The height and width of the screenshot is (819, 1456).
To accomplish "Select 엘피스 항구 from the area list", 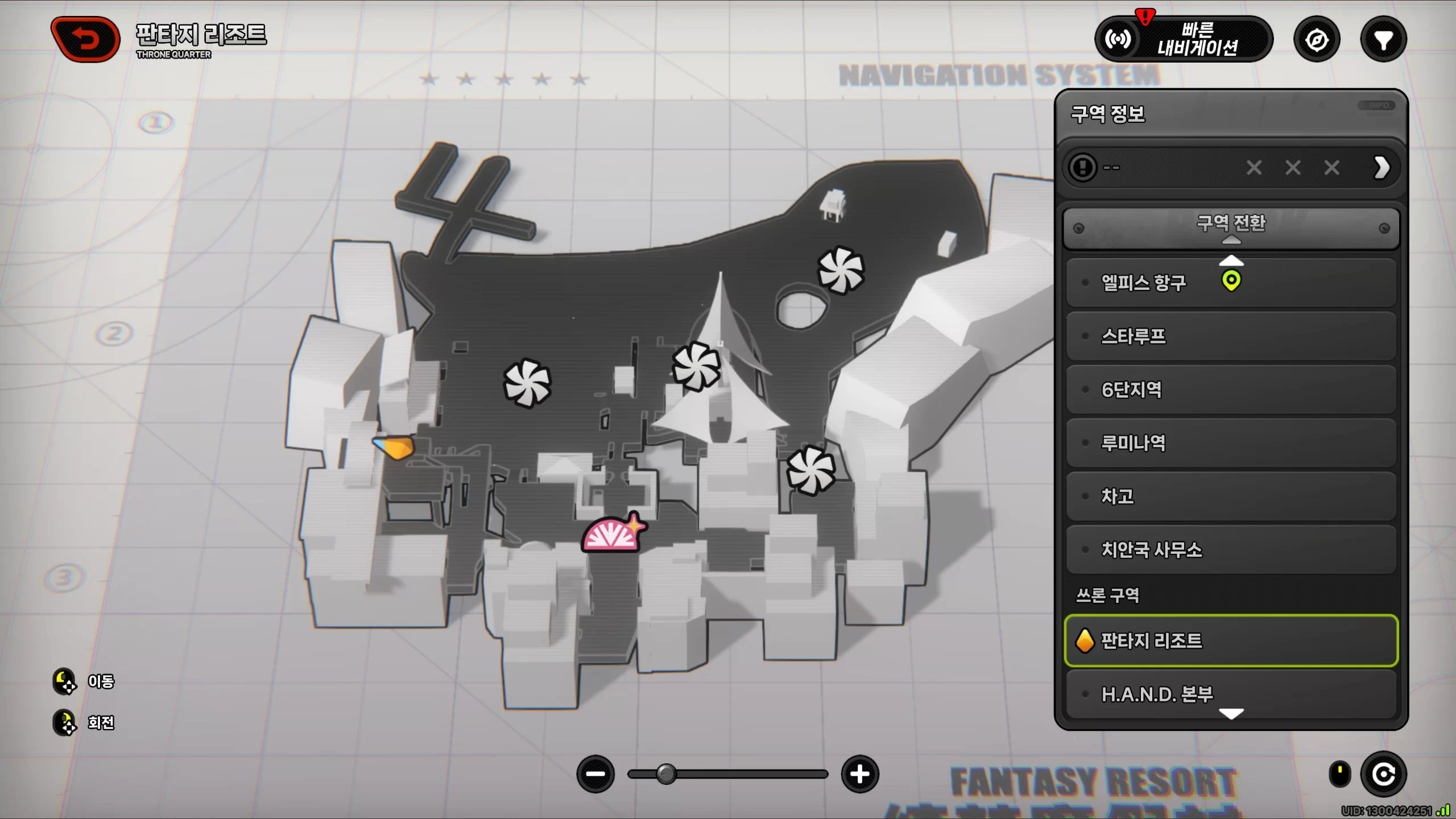I will pyautogui.click(x=1143, y=283).
